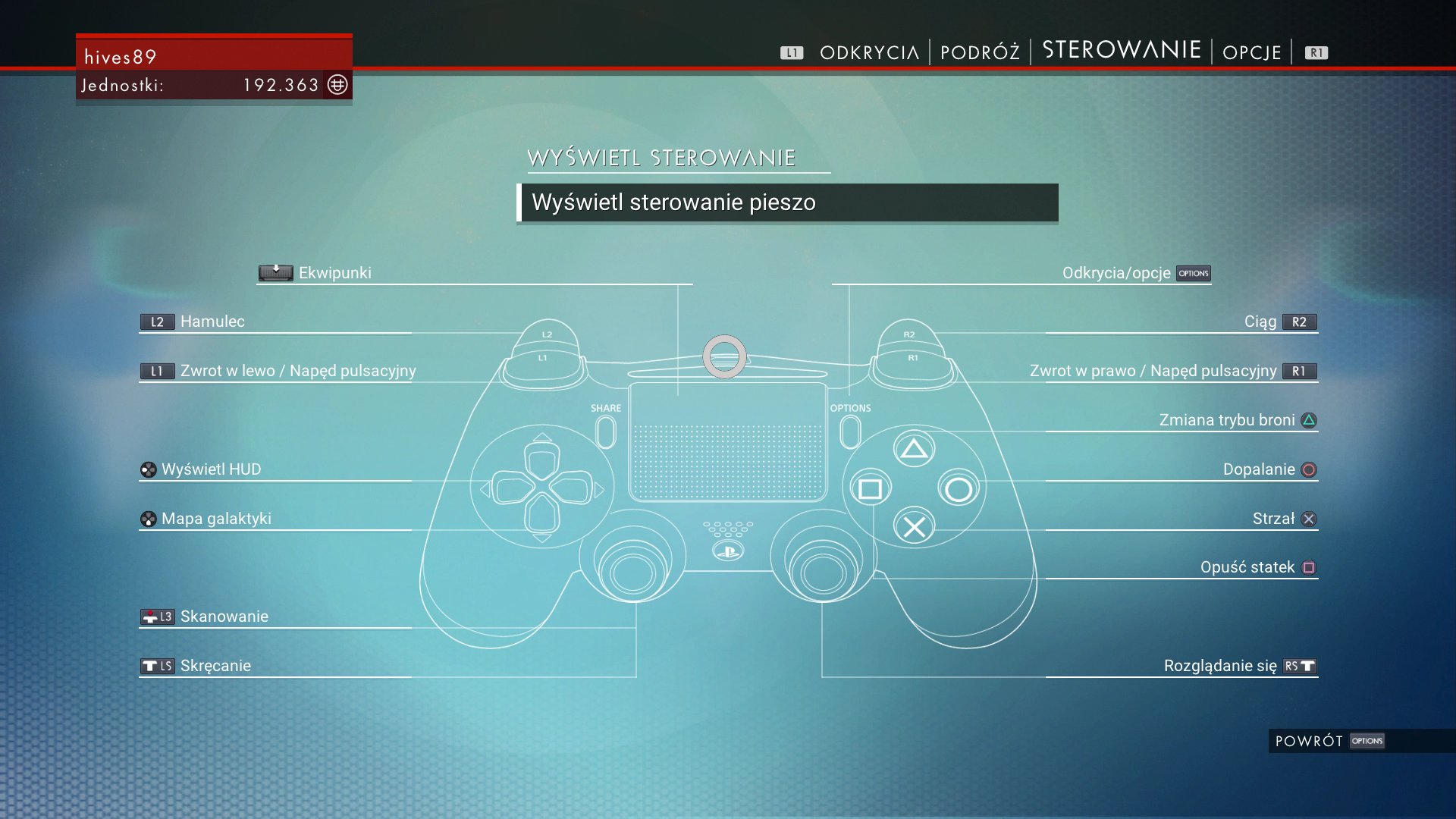Click the units globe icon beside Jednostki
This screenshot has width=1456, height=819.
click(x=337, y=85)
